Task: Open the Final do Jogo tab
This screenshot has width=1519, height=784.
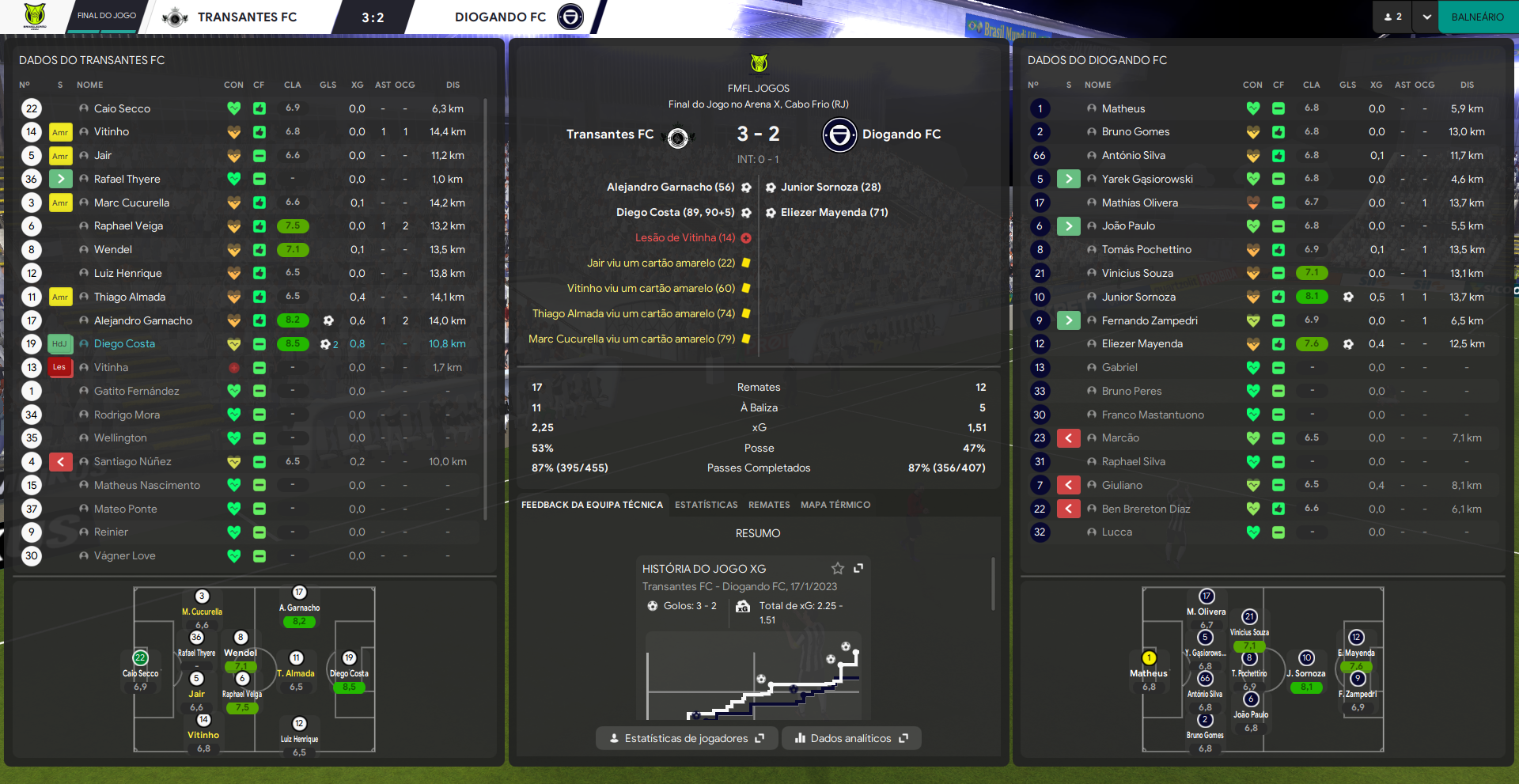Action: (x=107, y=16)
